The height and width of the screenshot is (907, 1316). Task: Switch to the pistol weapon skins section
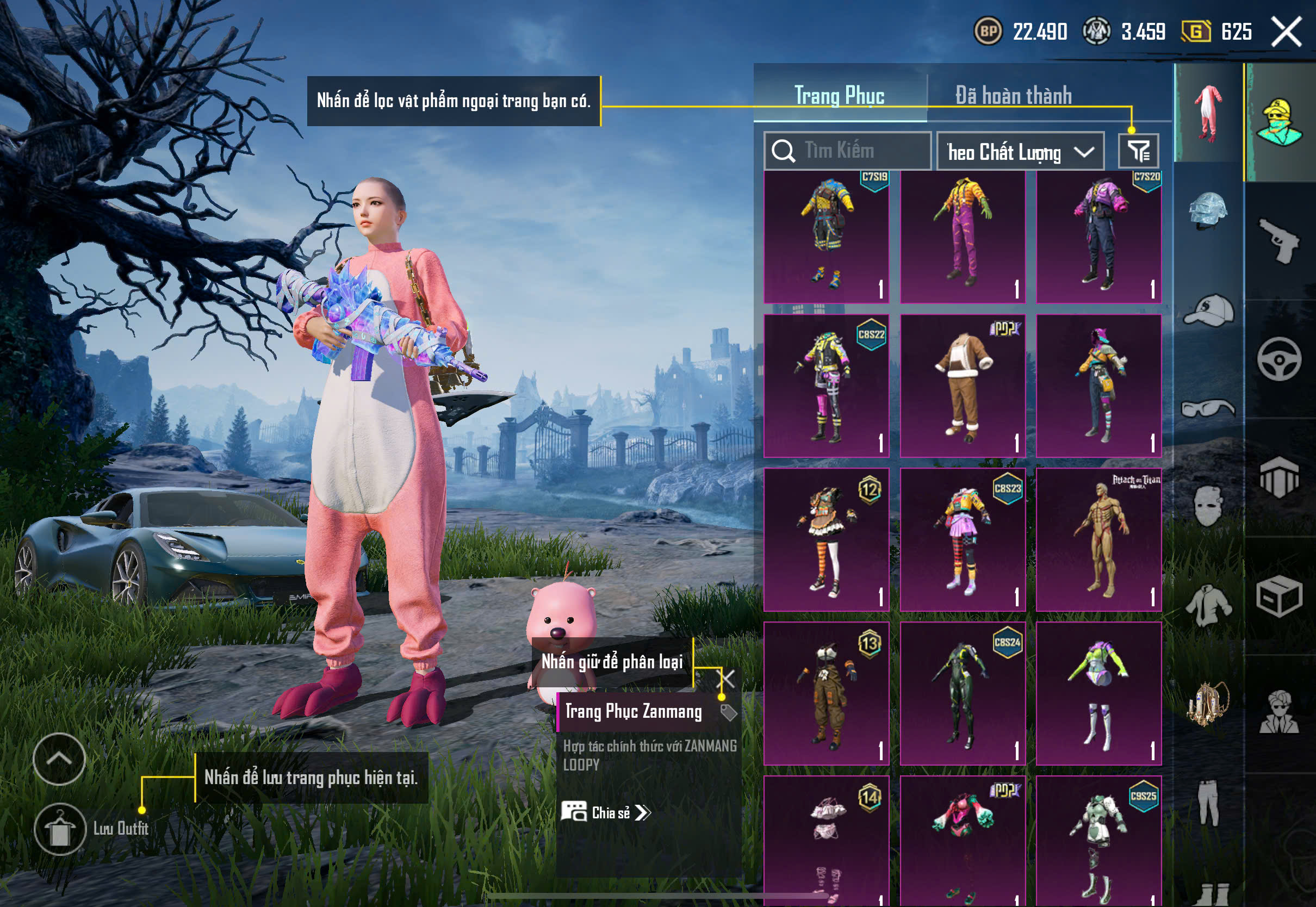tap(1280, 240)
